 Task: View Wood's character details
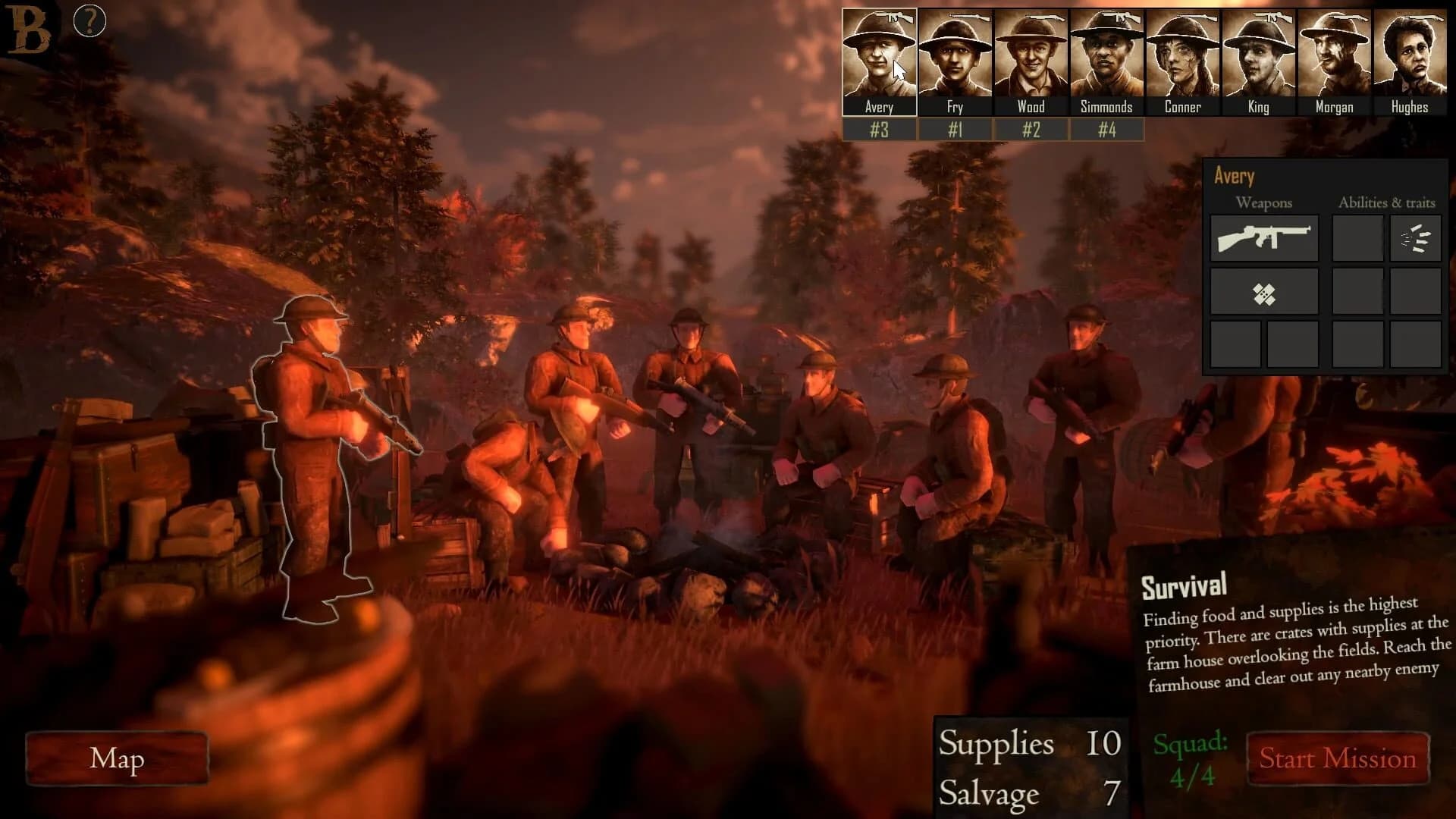(1031, 57)
